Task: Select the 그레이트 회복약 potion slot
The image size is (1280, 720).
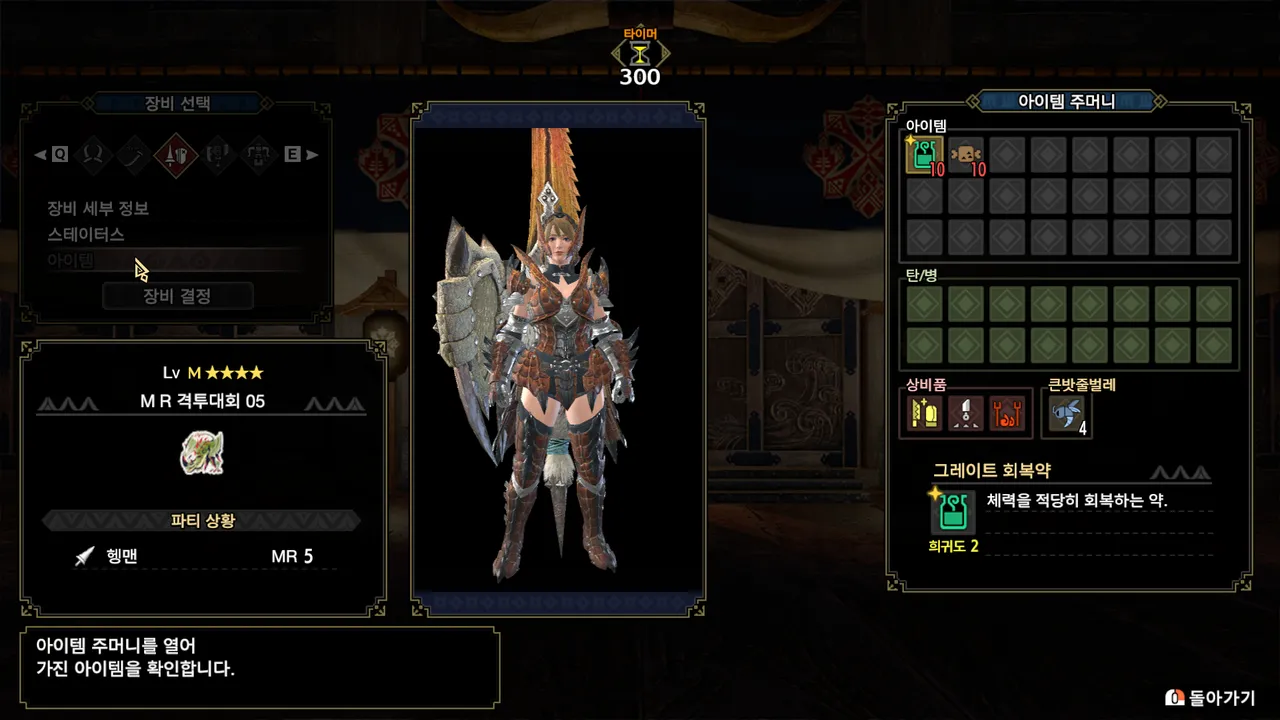Action: [x=924, y=155]
